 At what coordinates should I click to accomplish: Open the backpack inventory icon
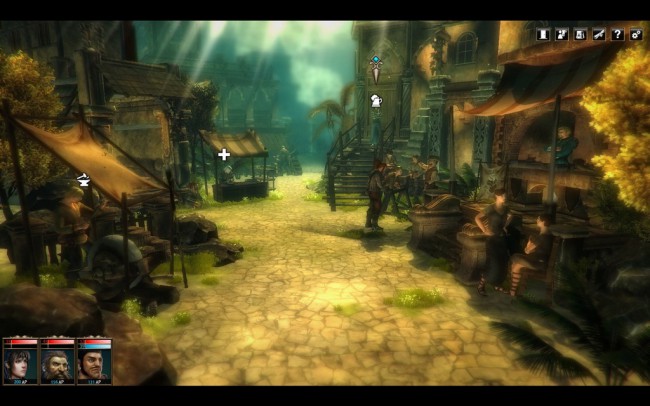[x=581, y=34]
